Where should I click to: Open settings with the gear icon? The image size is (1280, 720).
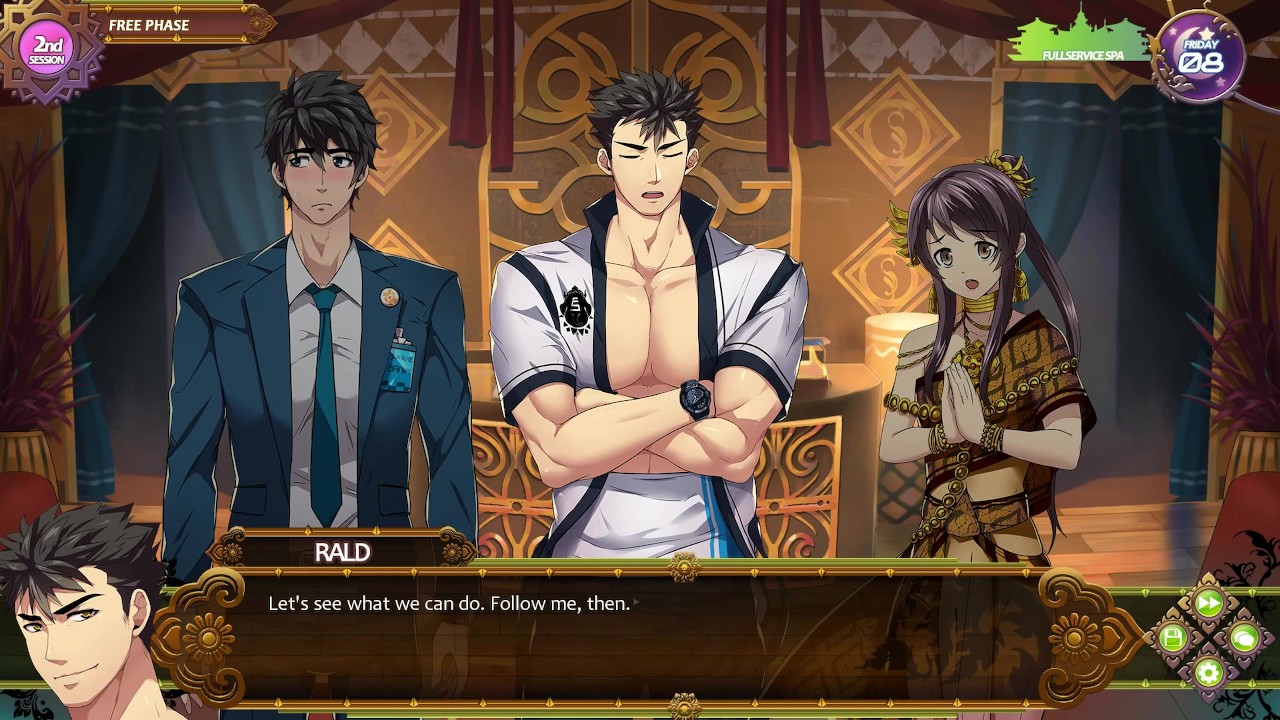click(x=1208, y=672)
